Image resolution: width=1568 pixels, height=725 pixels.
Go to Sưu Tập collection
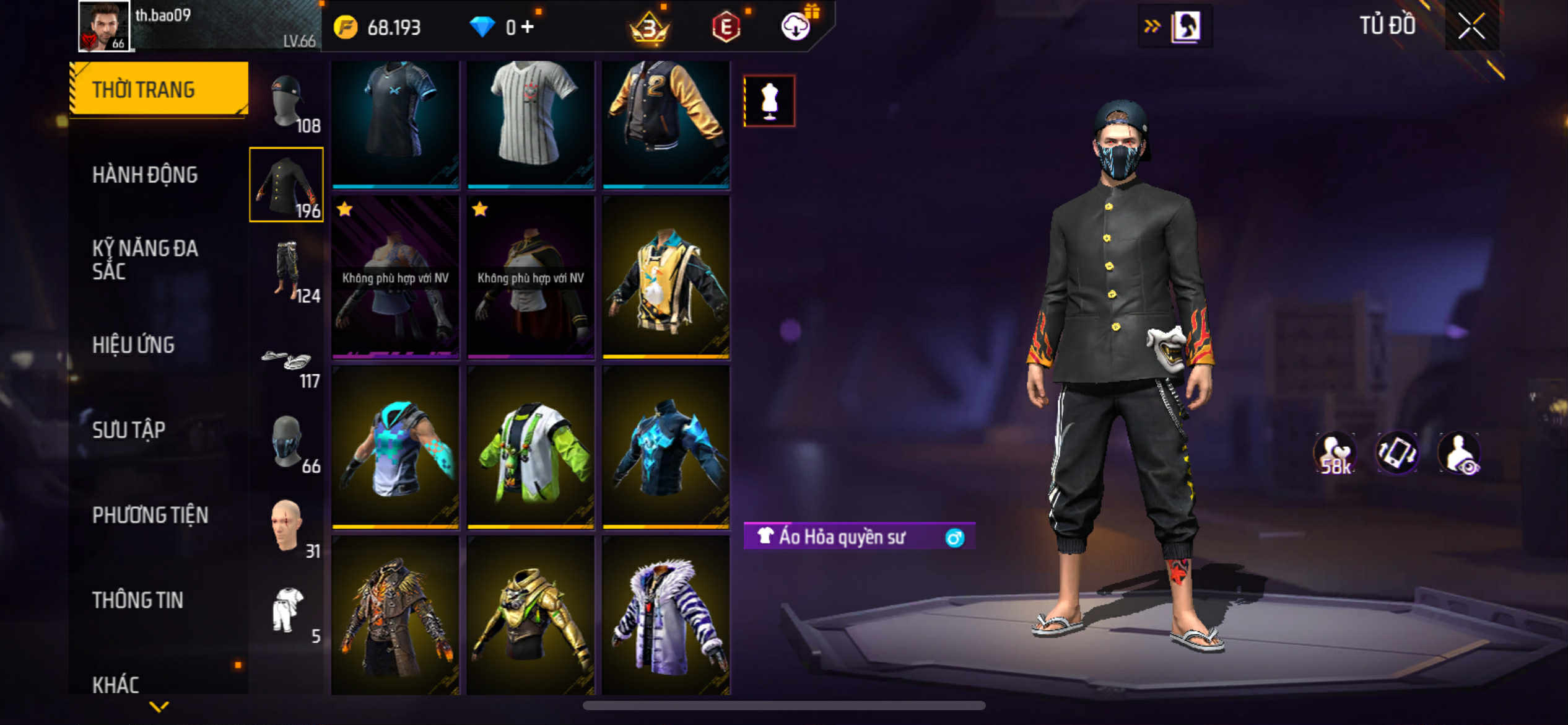click(x=129, y=429)
